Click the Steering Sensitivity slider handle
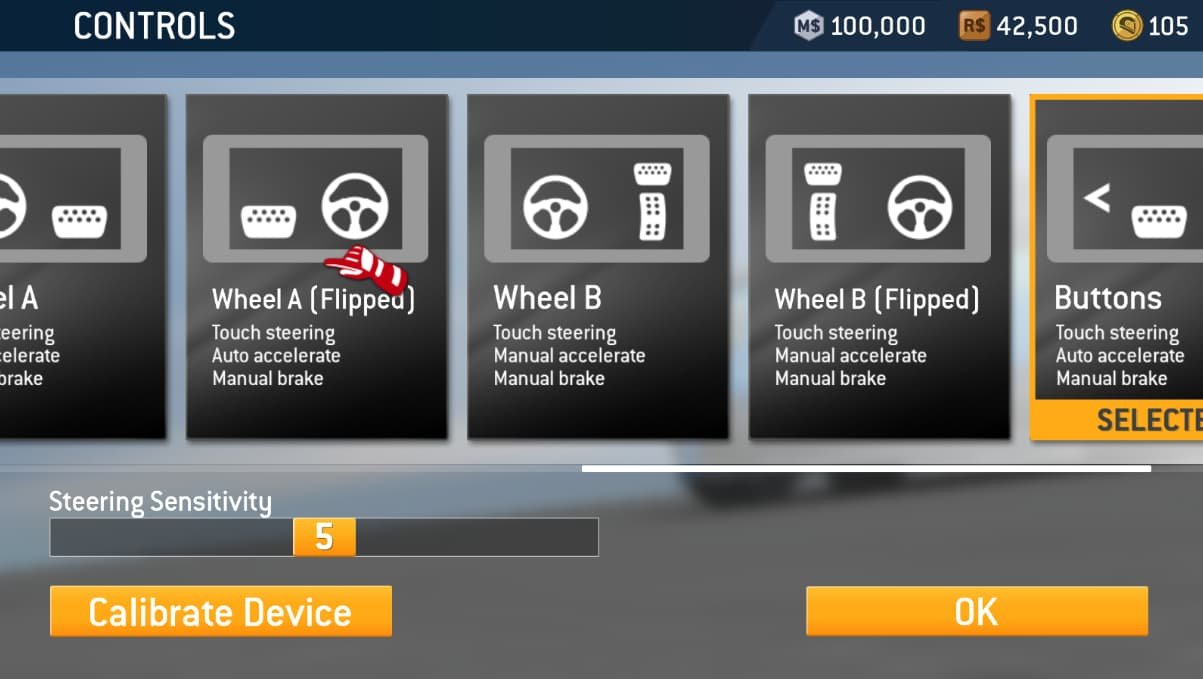The height and width of the screenshot is (679, 1203). click(x=324, y=537)
